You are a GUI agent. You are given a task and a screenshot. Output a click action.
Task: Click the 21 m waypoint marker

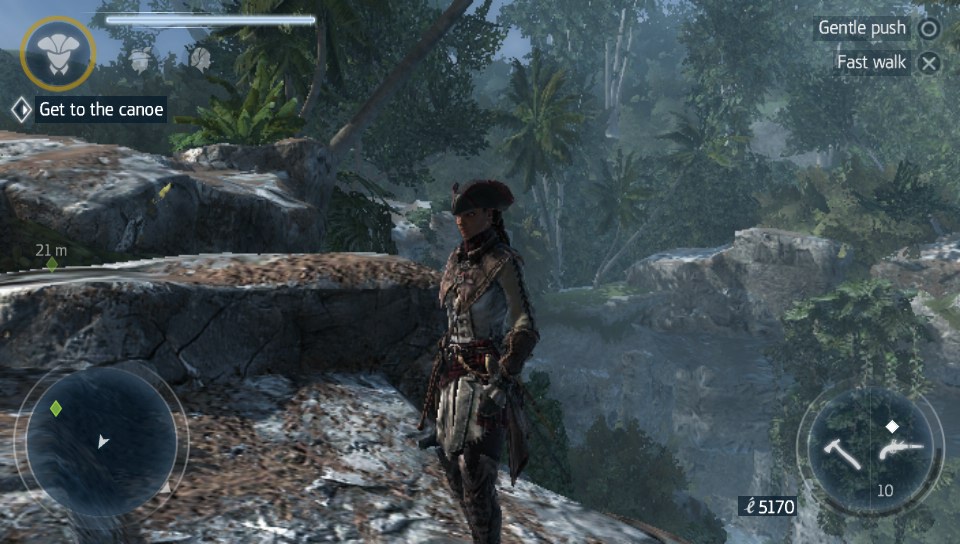(52, 264)
